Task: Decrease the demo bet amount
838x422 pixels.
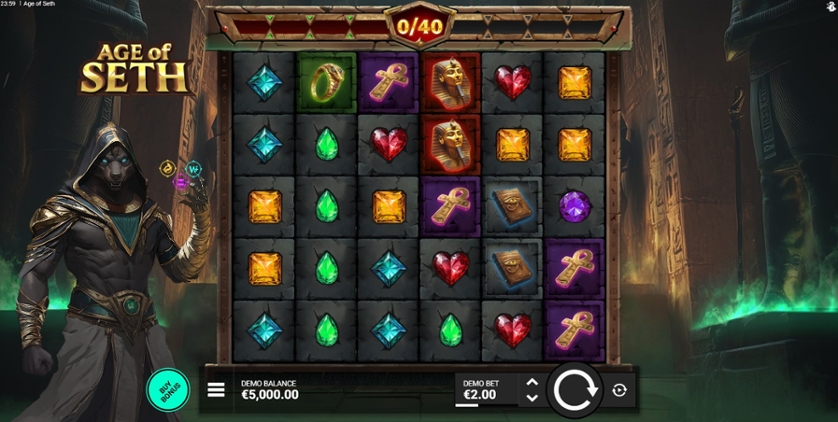Action: [532, 398]
